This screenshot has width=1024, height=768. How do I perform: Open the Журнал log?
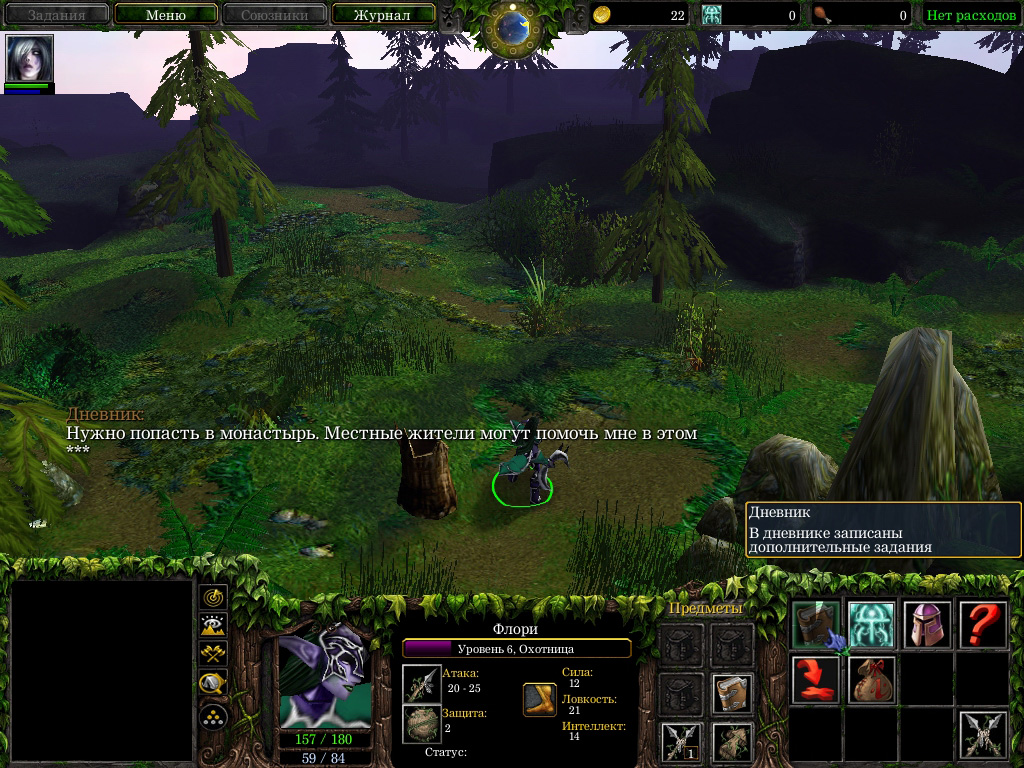pyautogui.click(x=383, y=15)
